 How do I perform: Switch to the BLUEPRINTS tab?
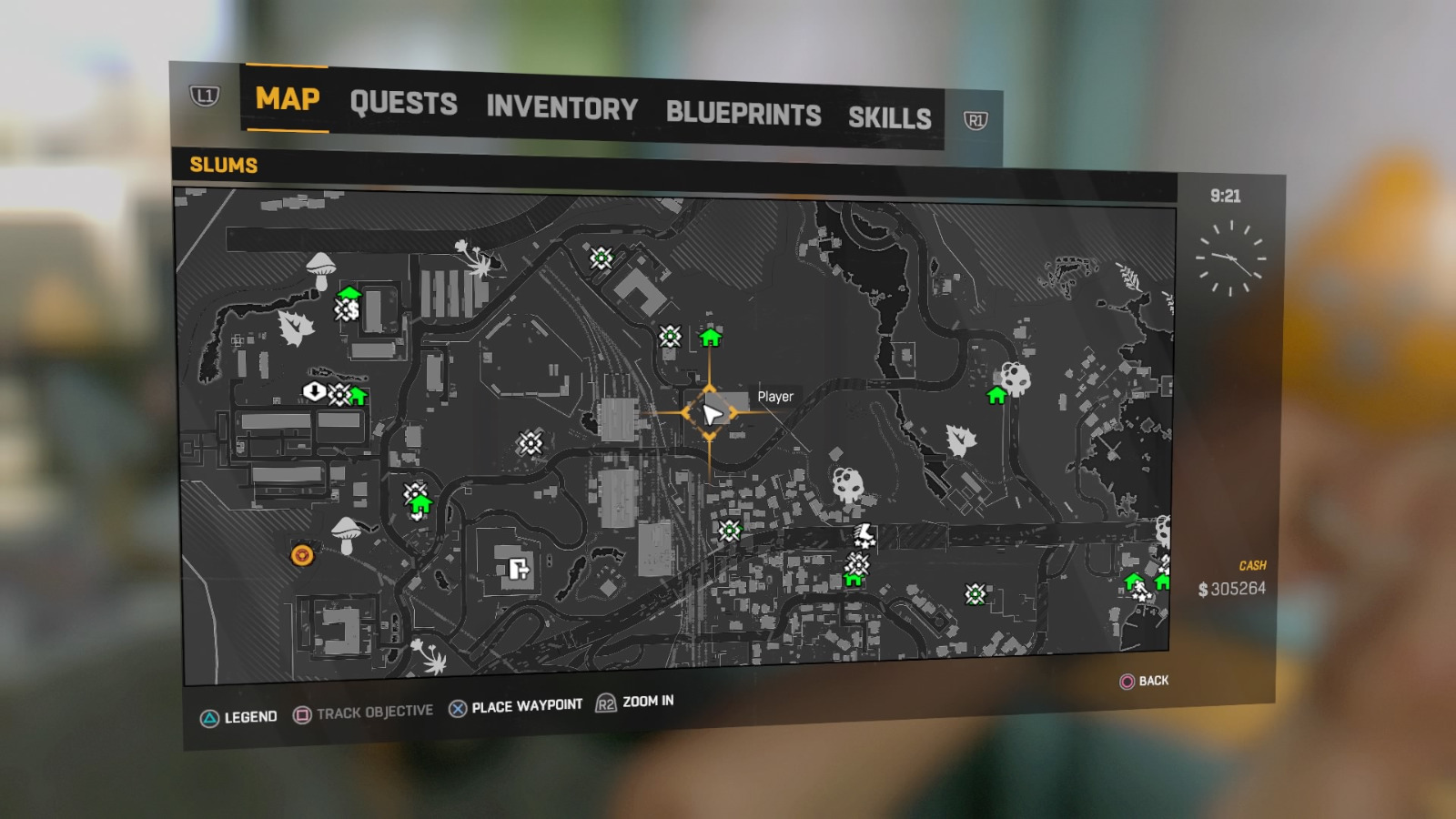tap(742, 115)
